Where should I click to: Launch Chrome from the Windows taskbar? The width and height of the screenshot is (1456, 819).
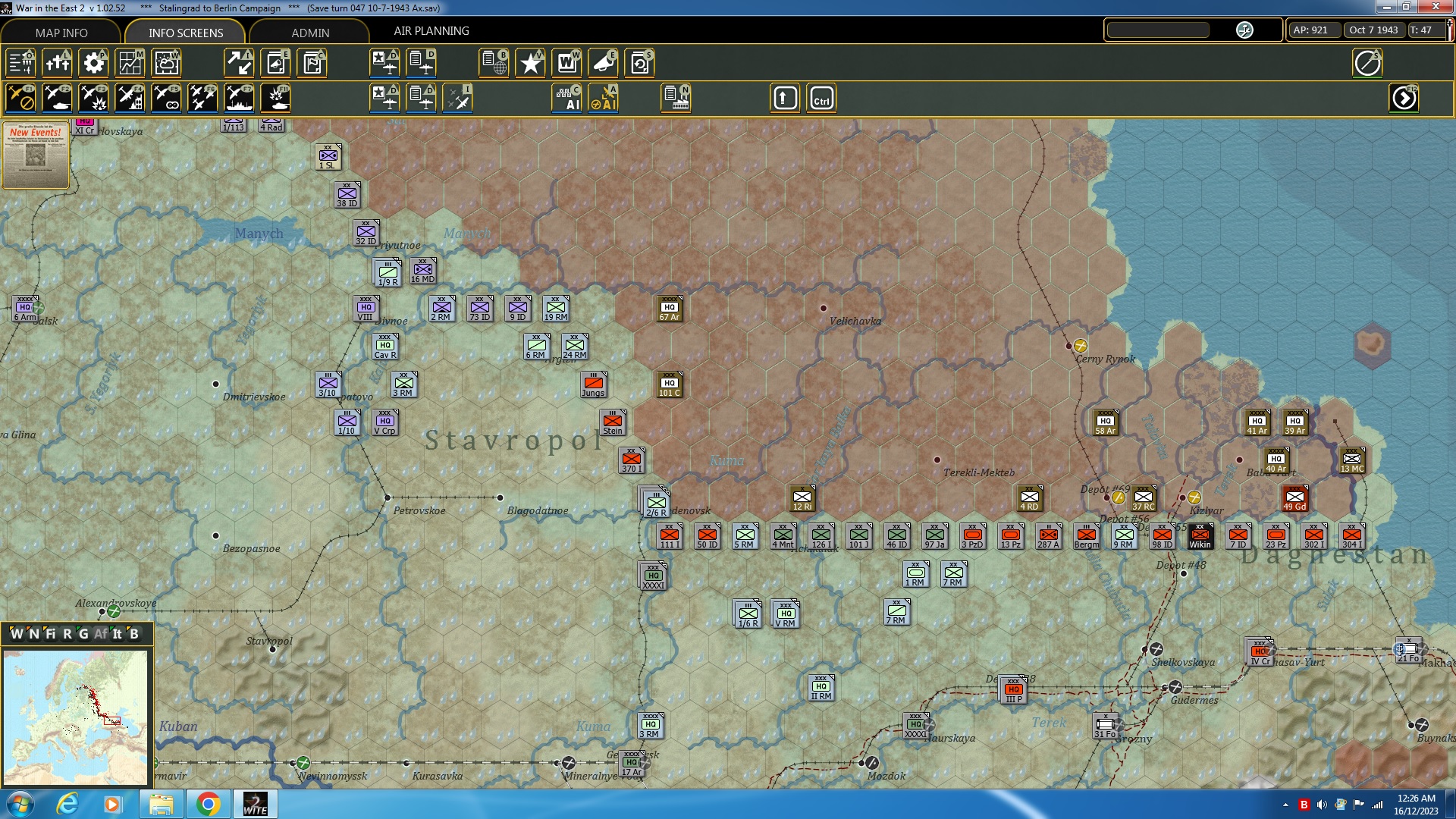click(209, 803)
